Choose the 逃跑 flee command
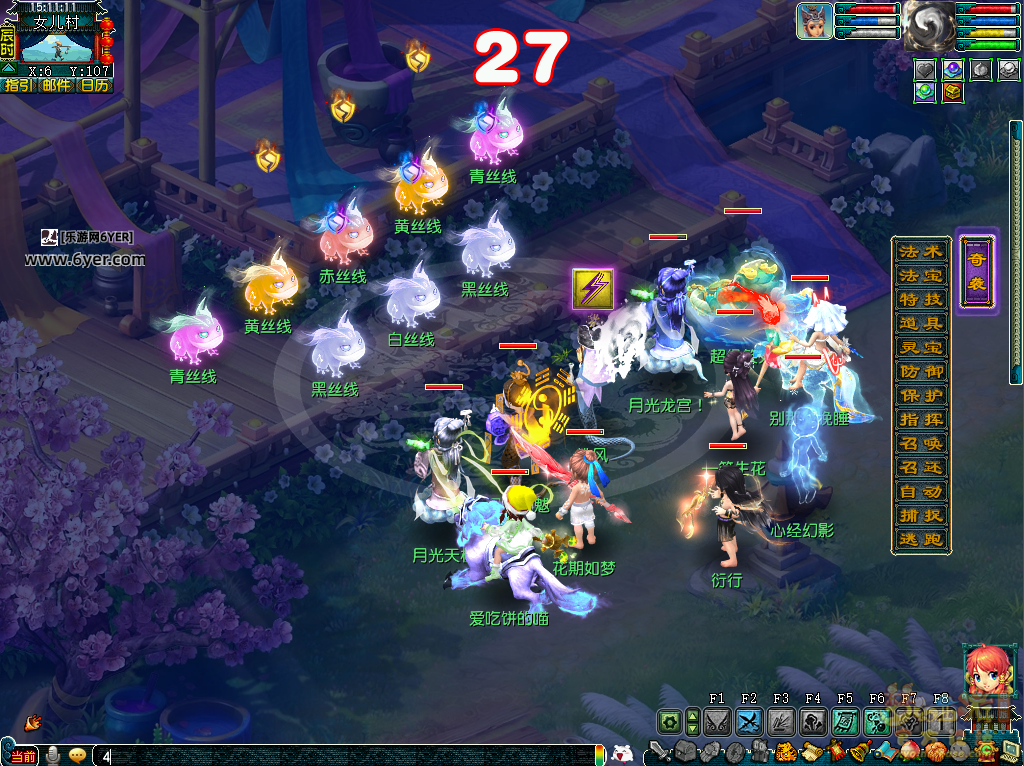The height and width of the screenshot is (766, 1024). [920, 540]
